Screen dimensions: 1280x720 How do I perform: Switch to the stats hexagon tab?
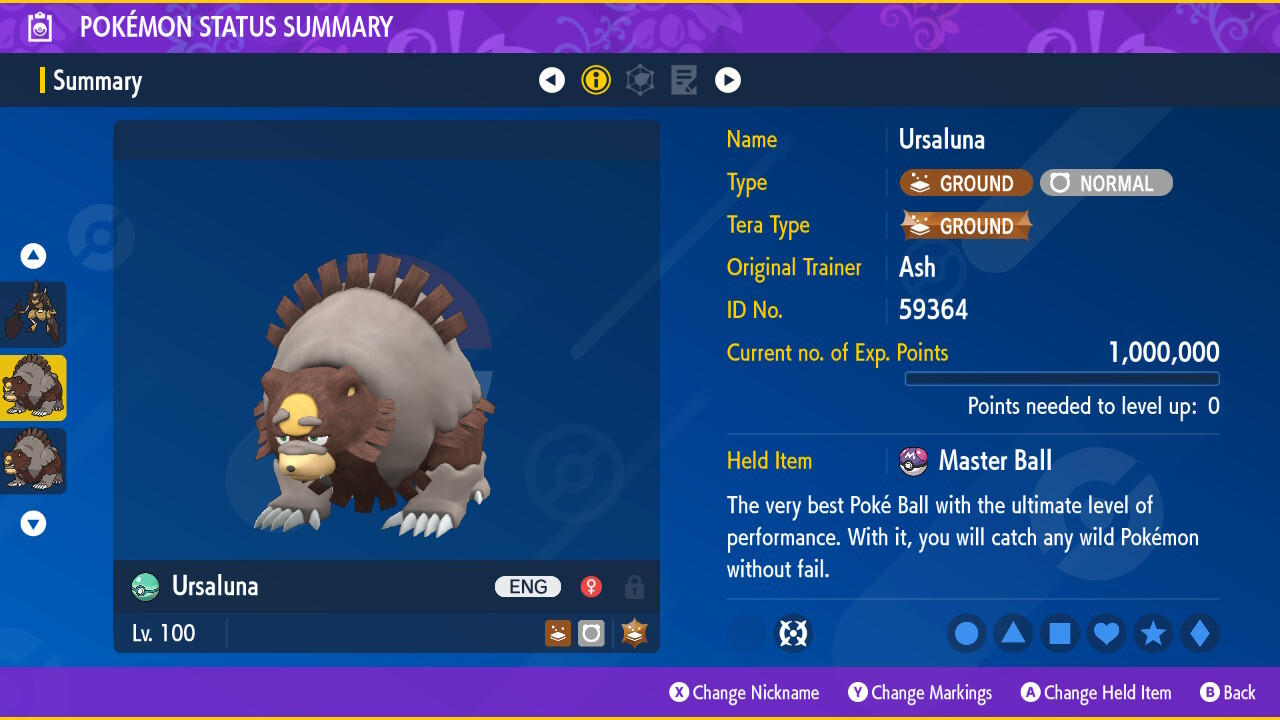click(x=640, y=80)
